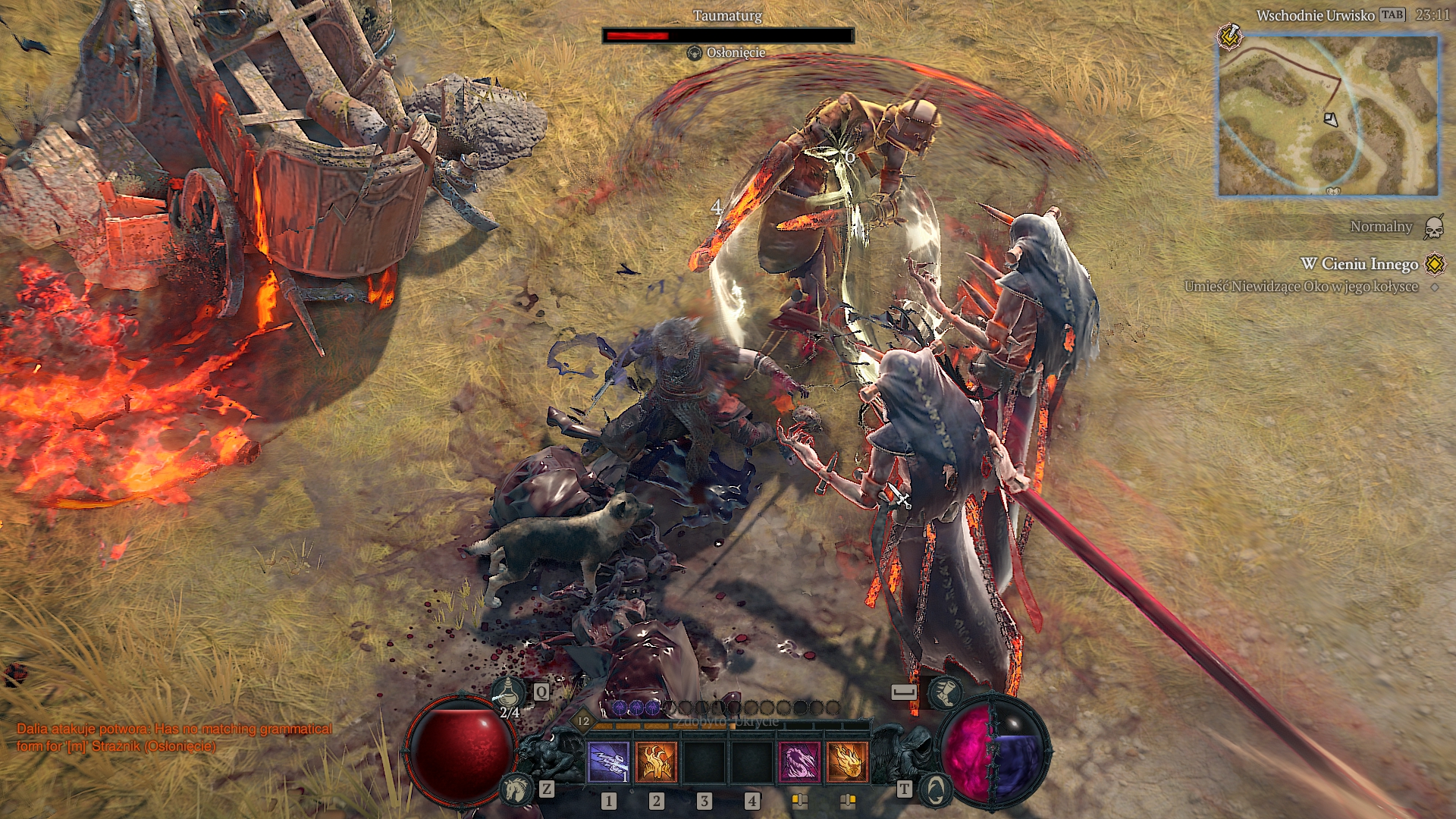Select the quest marker pin on minimap corner
Image resolution: width=1456 pixels, height=819 pixels.
pyautogui.click(x=1229, y=36)
